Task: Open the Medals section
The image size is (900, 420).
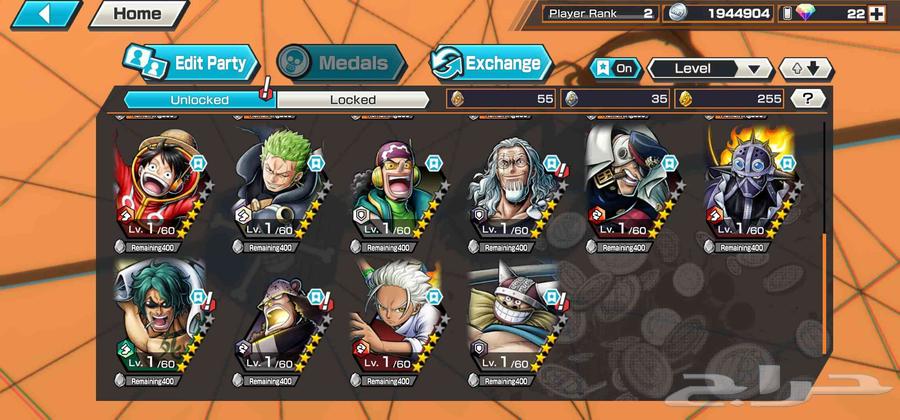Action: click(x=341, y=63)
